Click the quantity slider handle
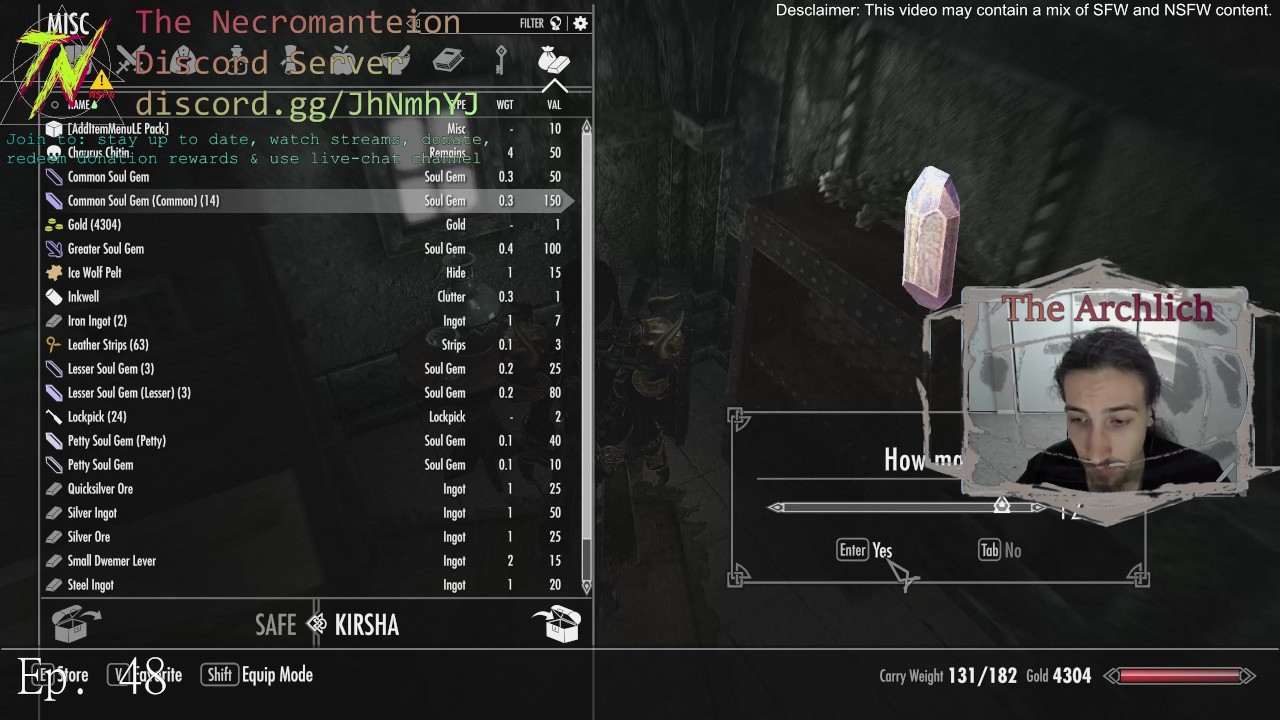Viewport: 1280px width, 720px height. 1001,507
